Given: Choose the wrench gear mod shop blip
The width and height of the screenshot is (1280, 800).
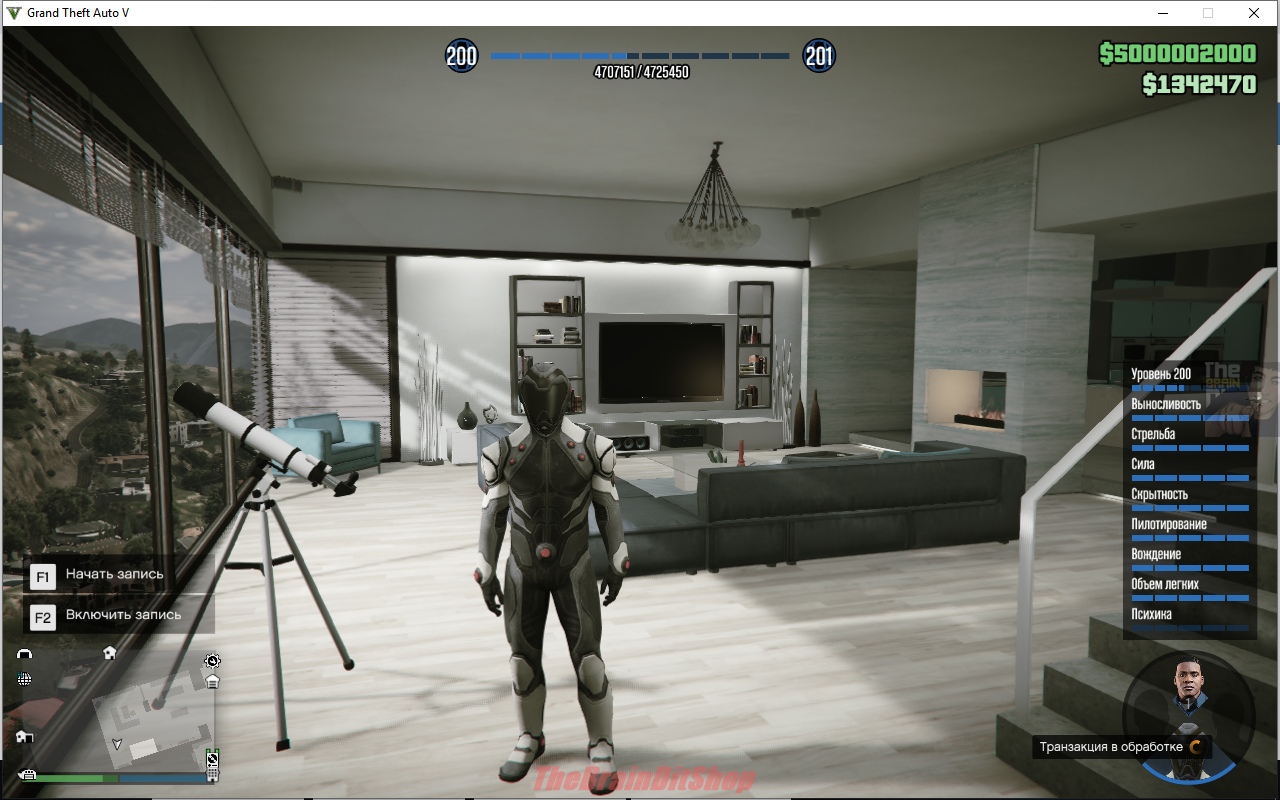Looking at the screenshot, I should coord(212,660).
